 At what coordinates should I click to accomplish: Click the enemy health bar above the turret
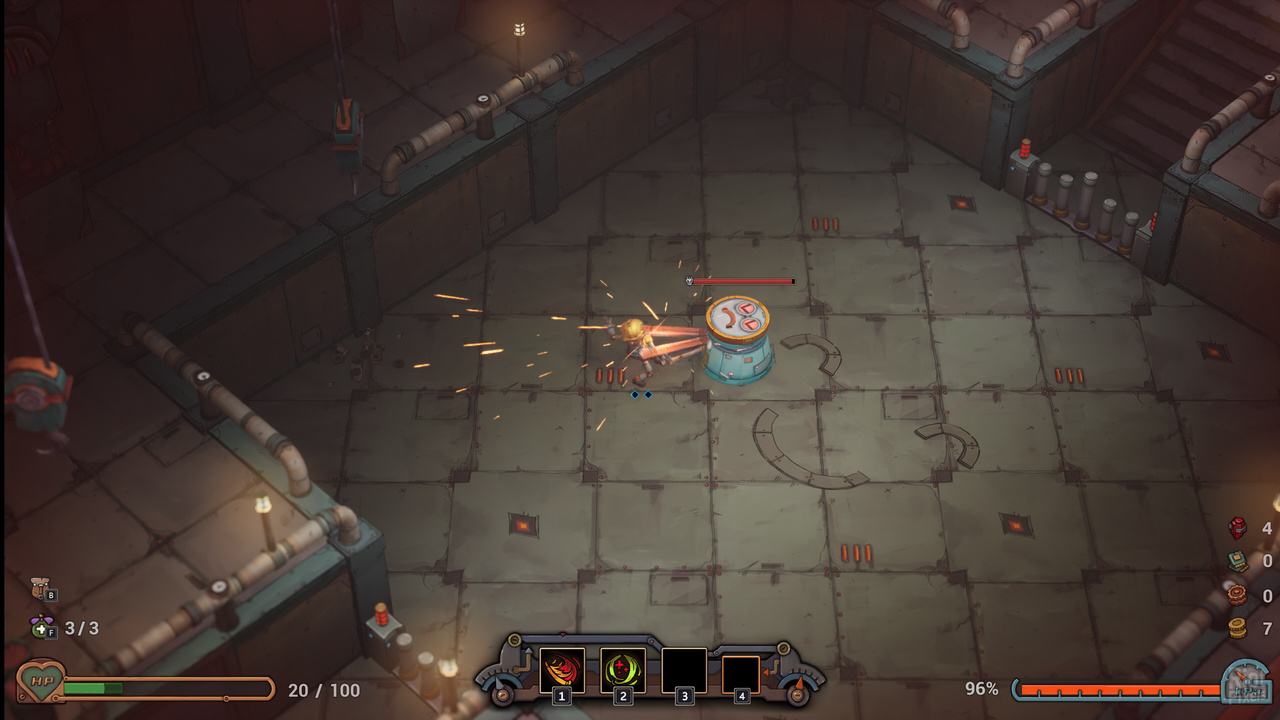(x=745, y=281)
